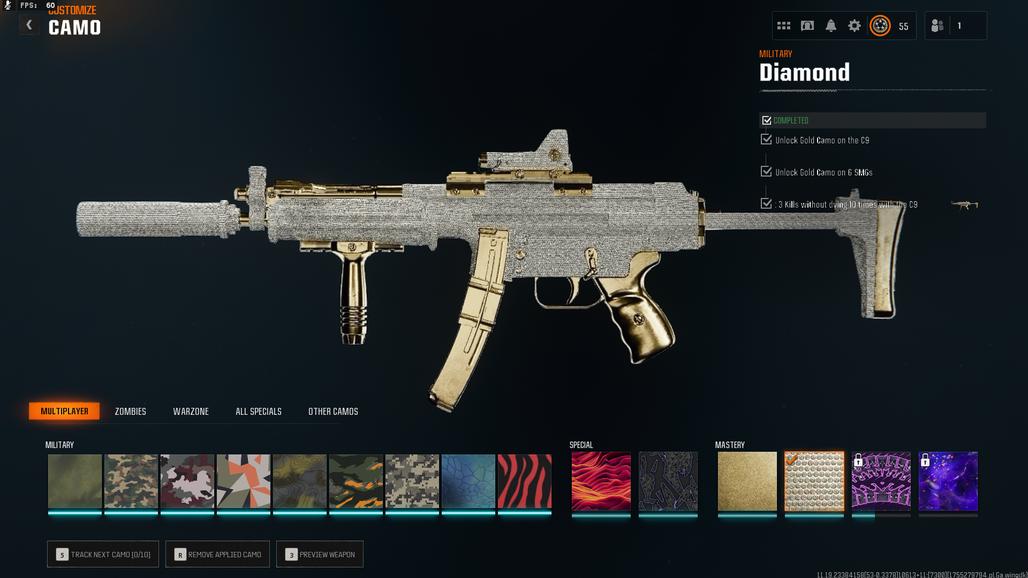Viewport: 1028px width, 578px height.
Task: Open the social party icon
Action: click(937, 26)
